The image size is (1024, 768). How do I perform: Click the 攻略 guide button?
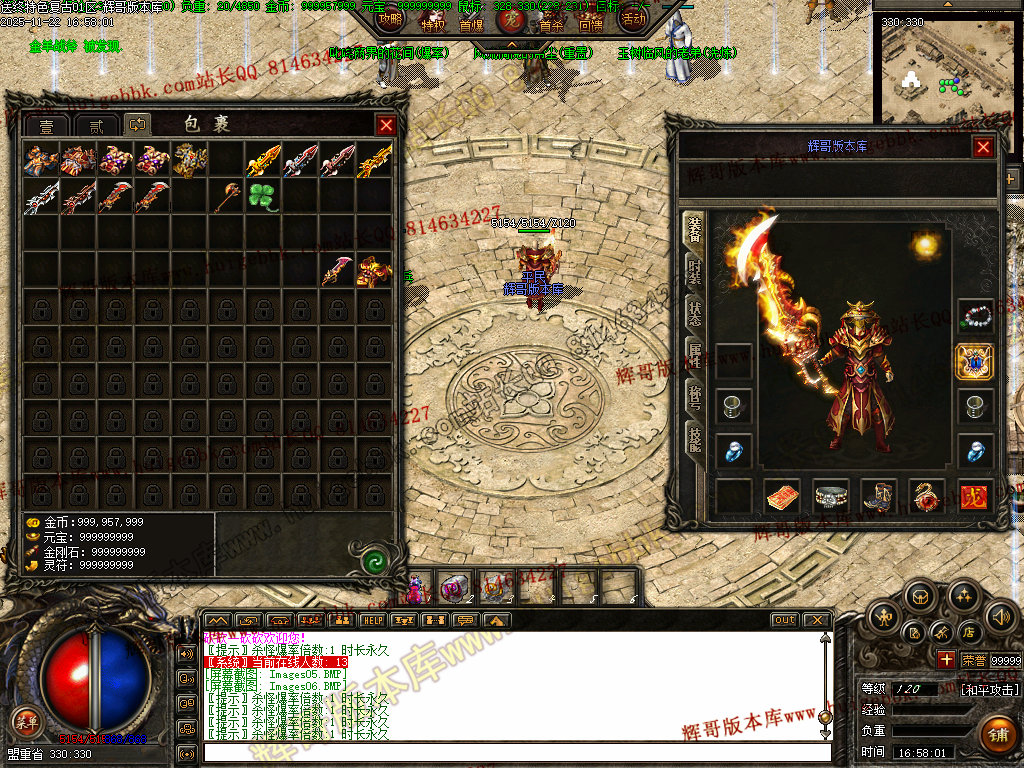(391, 18)
